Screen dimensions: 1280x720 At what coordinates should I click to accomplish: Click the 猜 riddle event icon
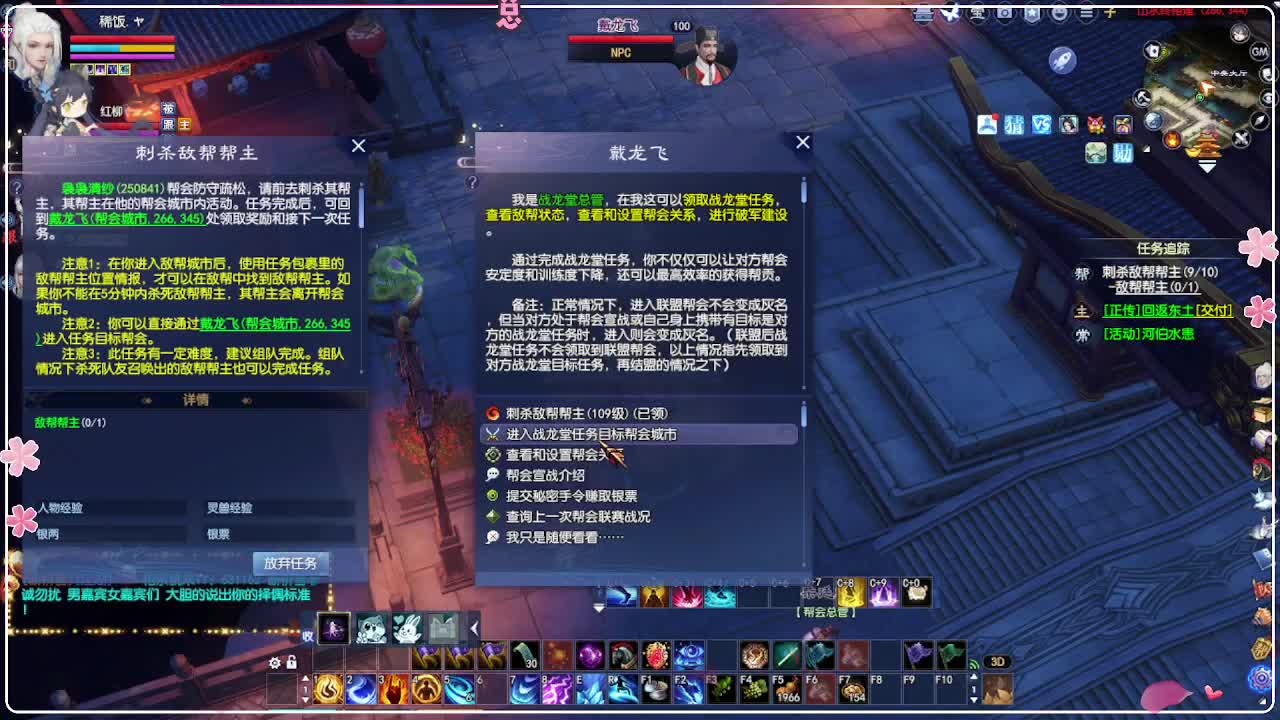[1014, 125]
